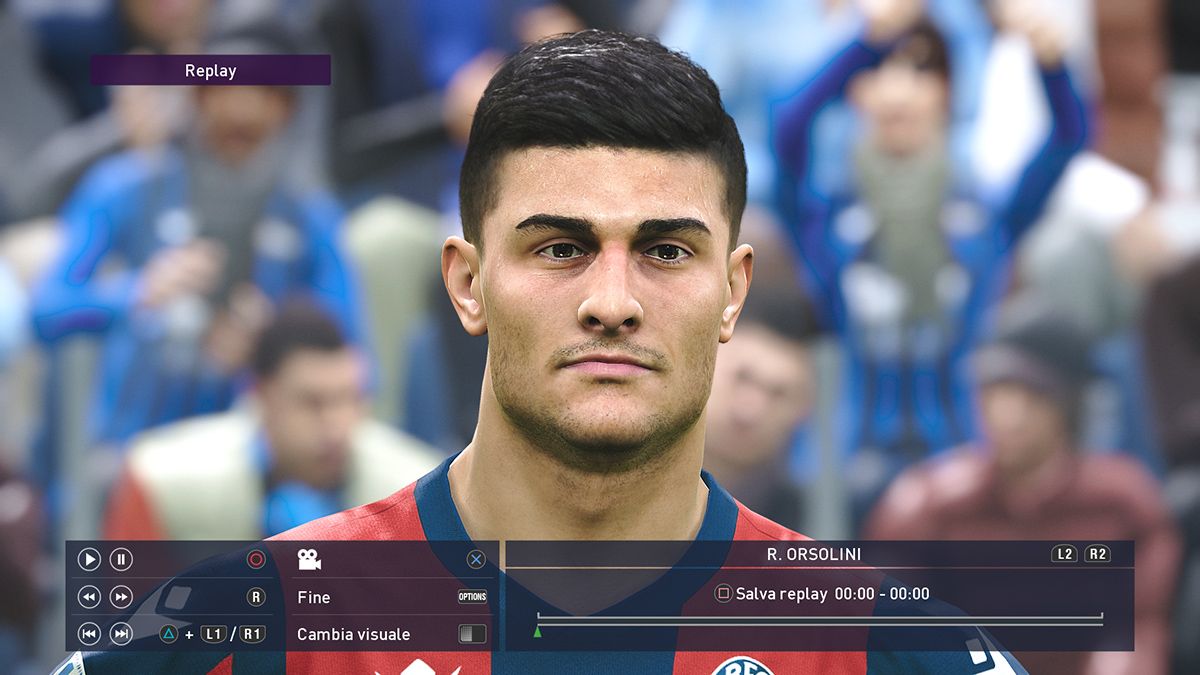Rewind the replay
This screenshot has height=675, width=1200.
(89, 597)
